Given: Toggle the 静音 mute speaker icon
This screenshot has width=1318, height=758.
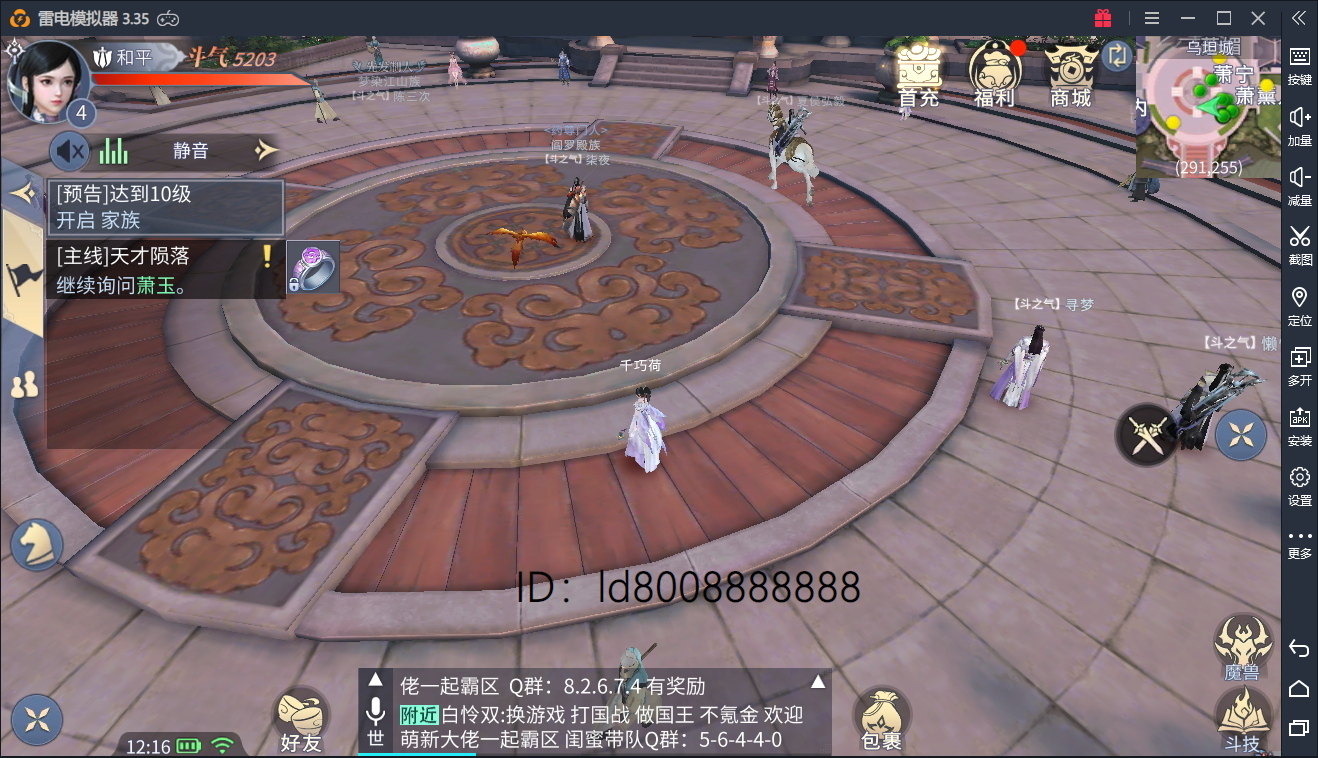Looking at the screenshot, I should point(70,151).
